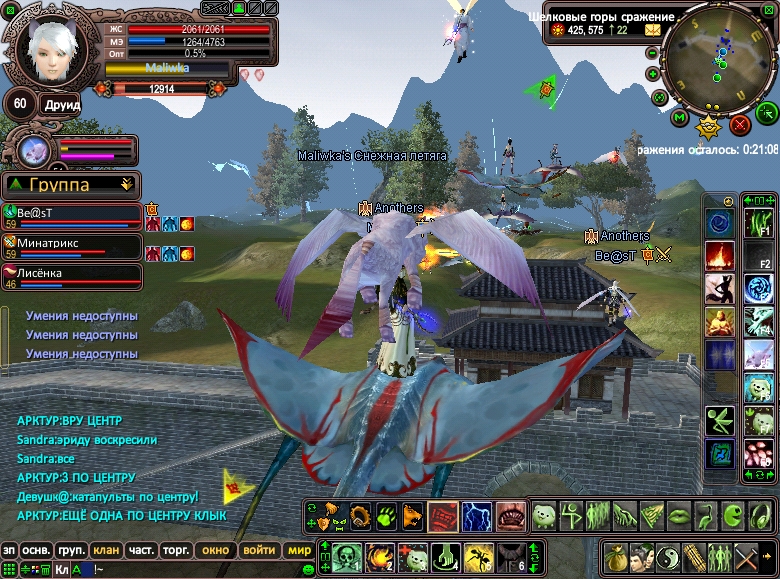Select party member Be@sT in group list
780x579 pixels.
click(72, 215)
